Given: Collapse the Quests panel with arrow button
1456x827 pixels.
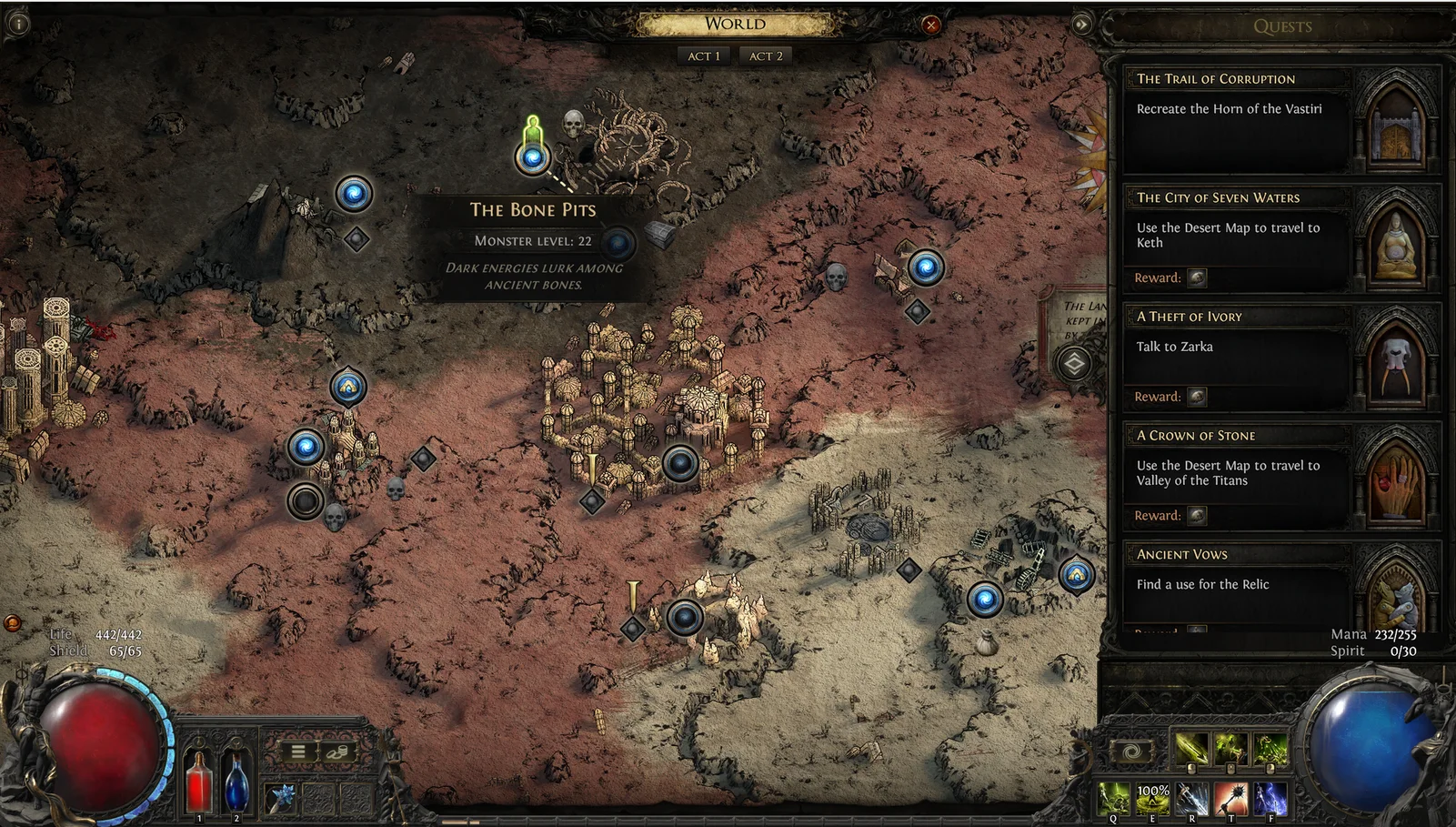Looking at the screenshot, I should 1081,25.
